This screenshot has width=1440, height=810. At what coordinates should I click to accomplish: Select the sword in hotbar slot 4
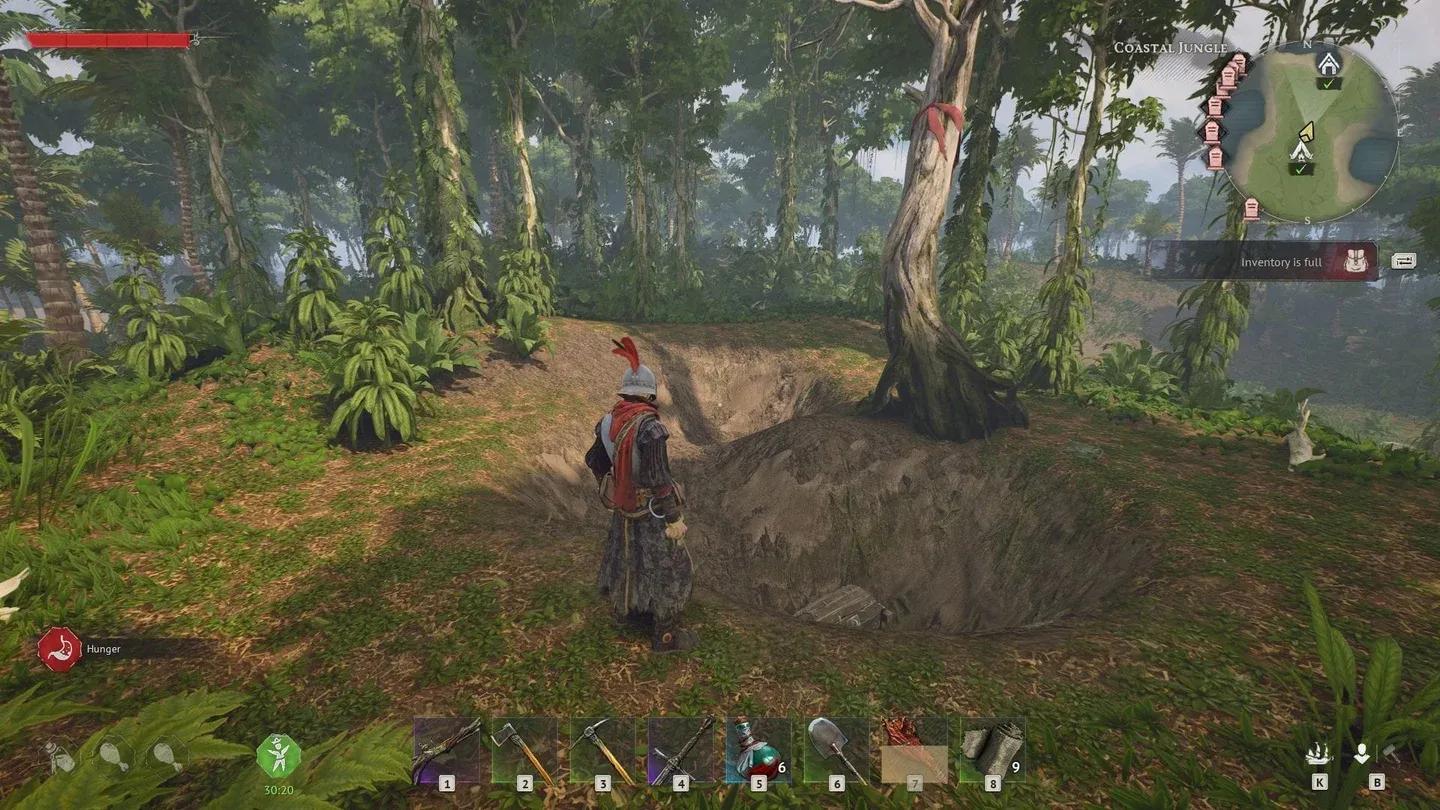coord(680,750)
